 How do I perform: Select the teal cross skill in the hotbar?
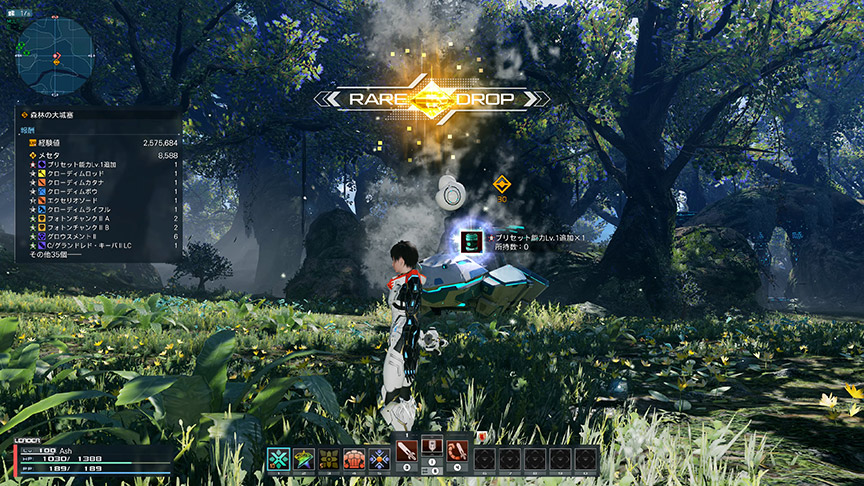point(278,459)
